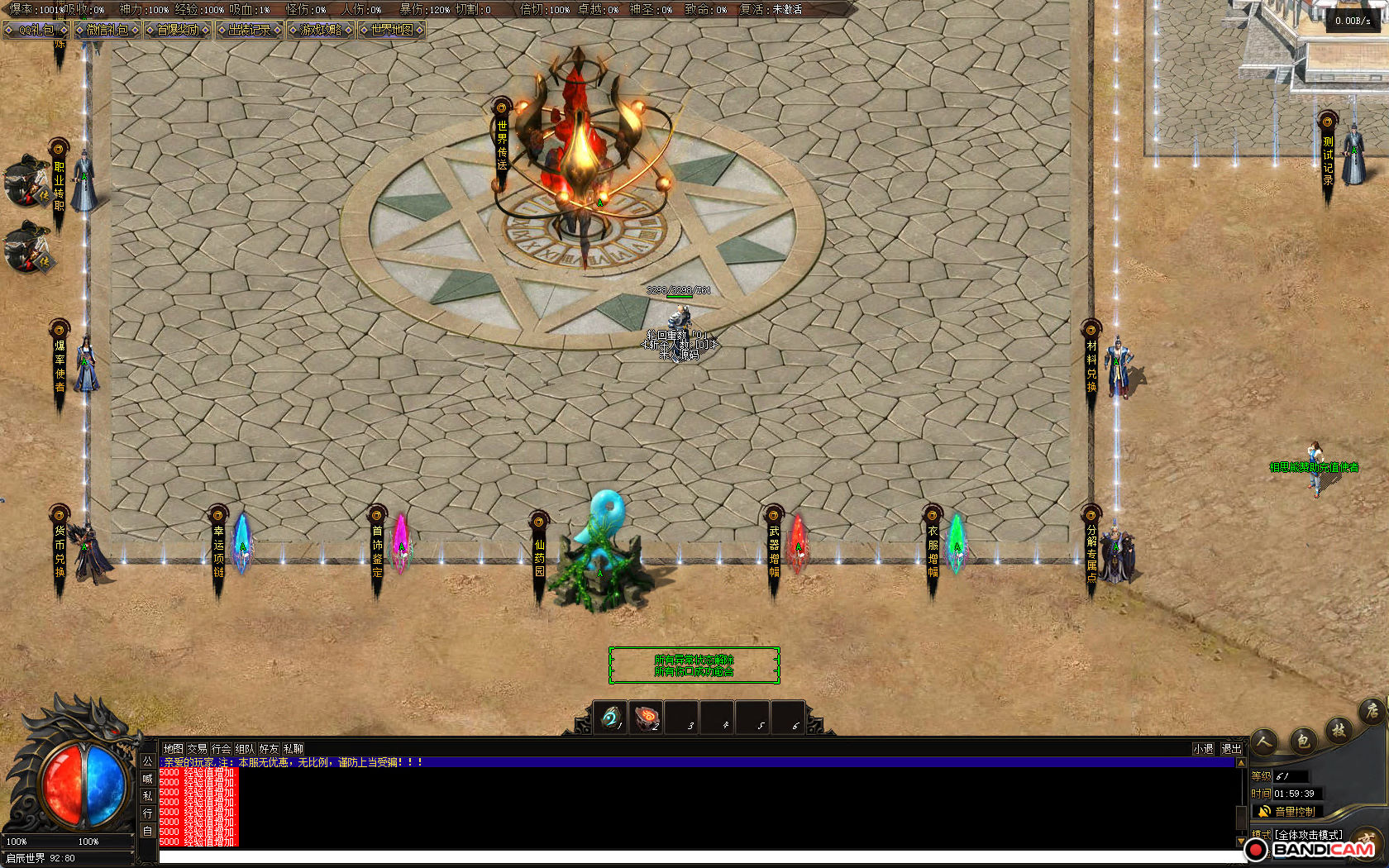Open the 行会 guild panel
The image size is (1389, 868).
221,749
